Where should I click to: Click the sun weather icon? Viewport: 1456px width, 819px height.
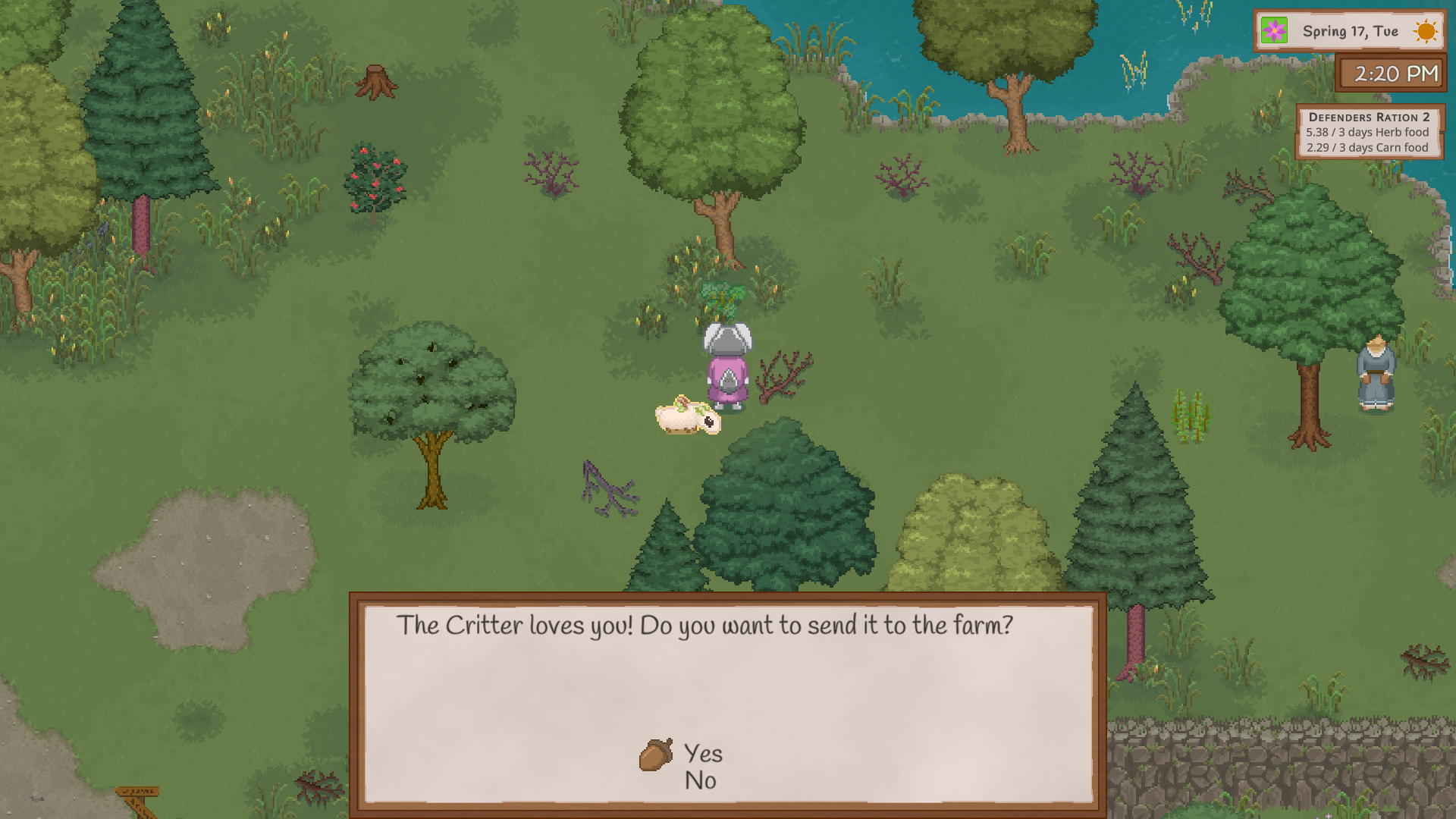(x=1425, y=31)
